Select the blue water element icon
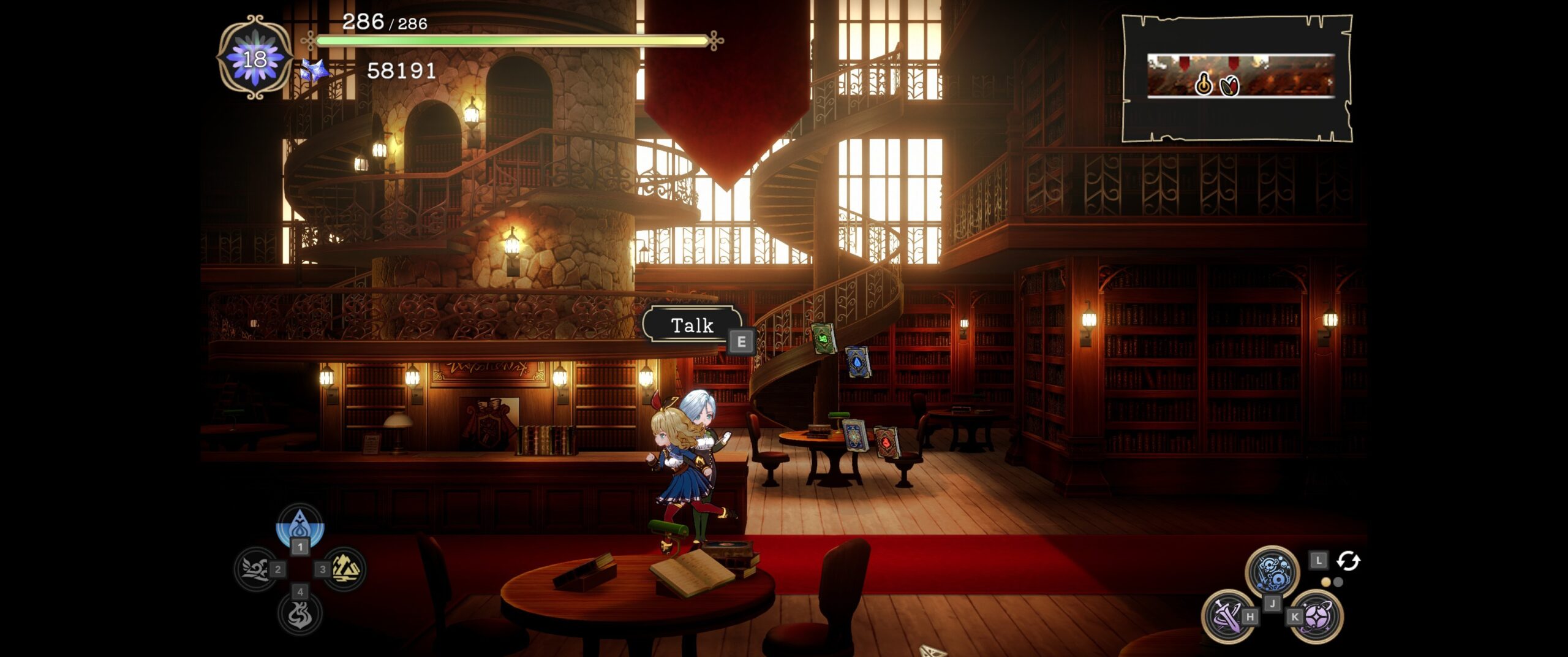Viewport: 1568px width, 657px height. [300, 526]
